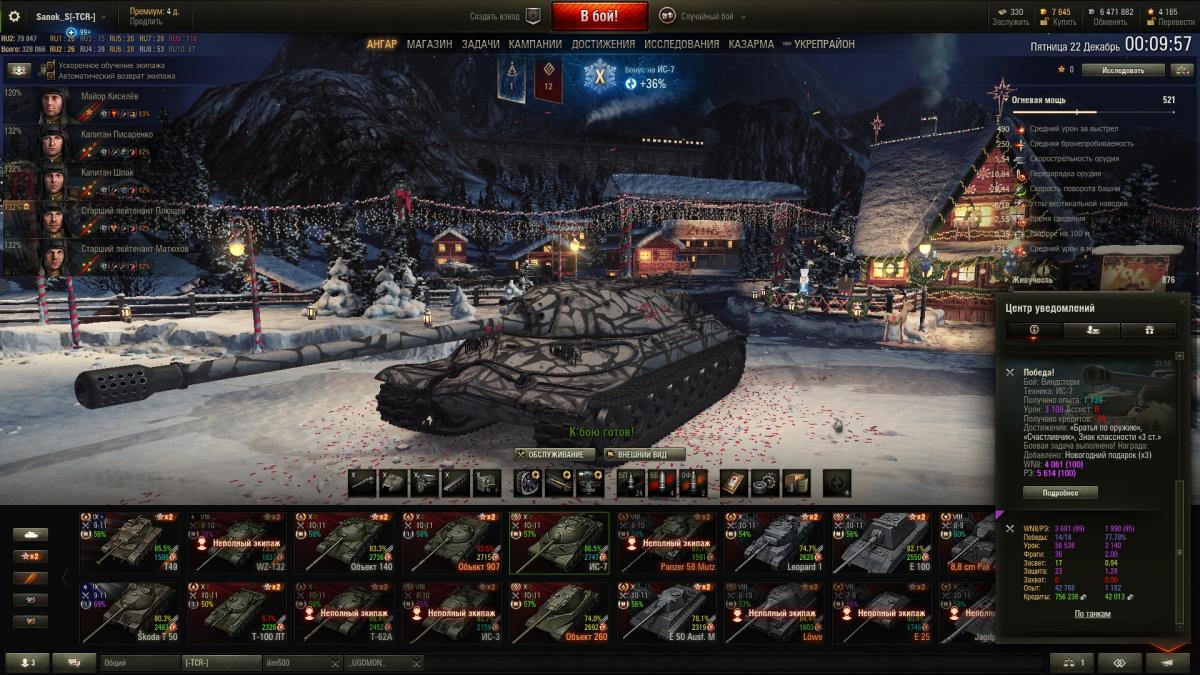1200x675 pixels.
Task: Open the ИССЛЕДОВАНИЯ tech tree tab
Action: click(x=681, y=44)
